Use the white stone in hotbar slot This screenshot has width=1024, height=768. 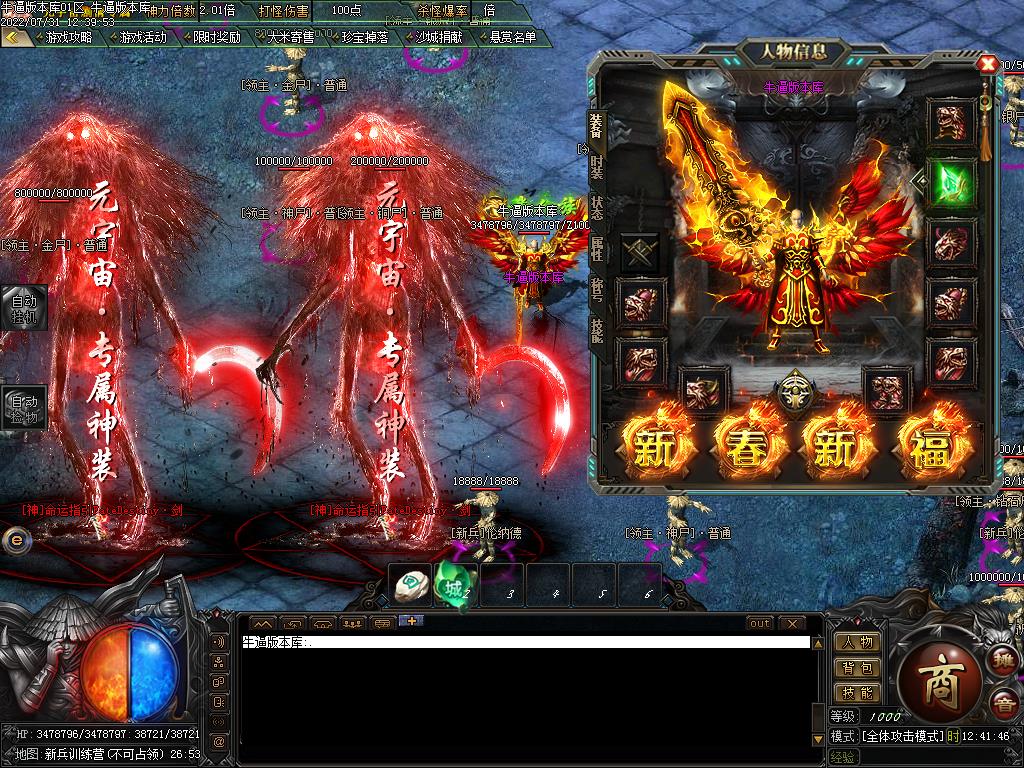coord(412,587)
